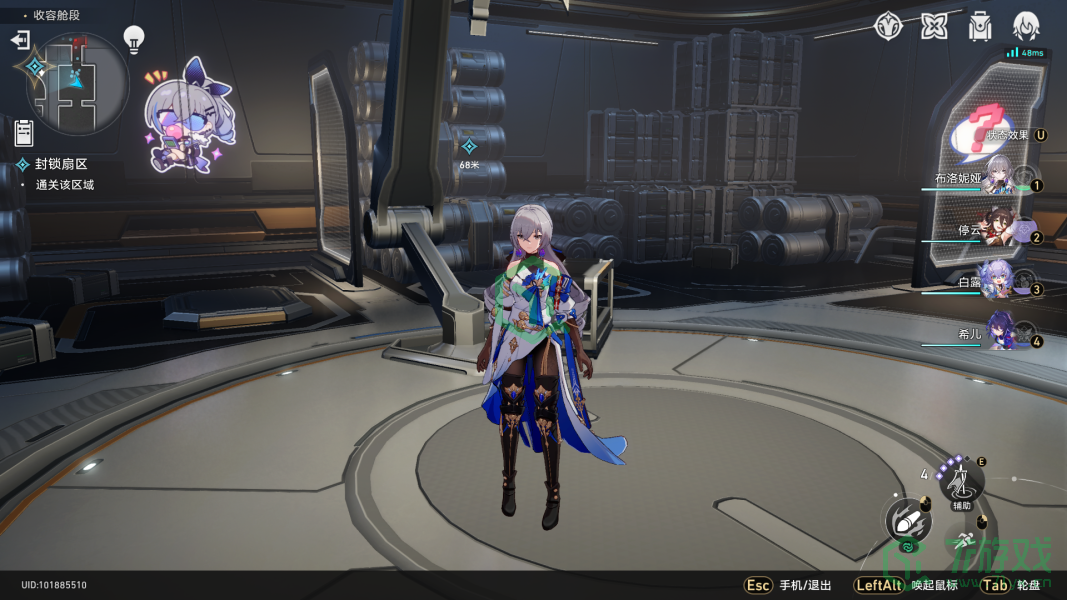Viewport: 1067px width, 600px height.
Task: Open the round emblem icon in the top bar
Action: click(888, 26)
